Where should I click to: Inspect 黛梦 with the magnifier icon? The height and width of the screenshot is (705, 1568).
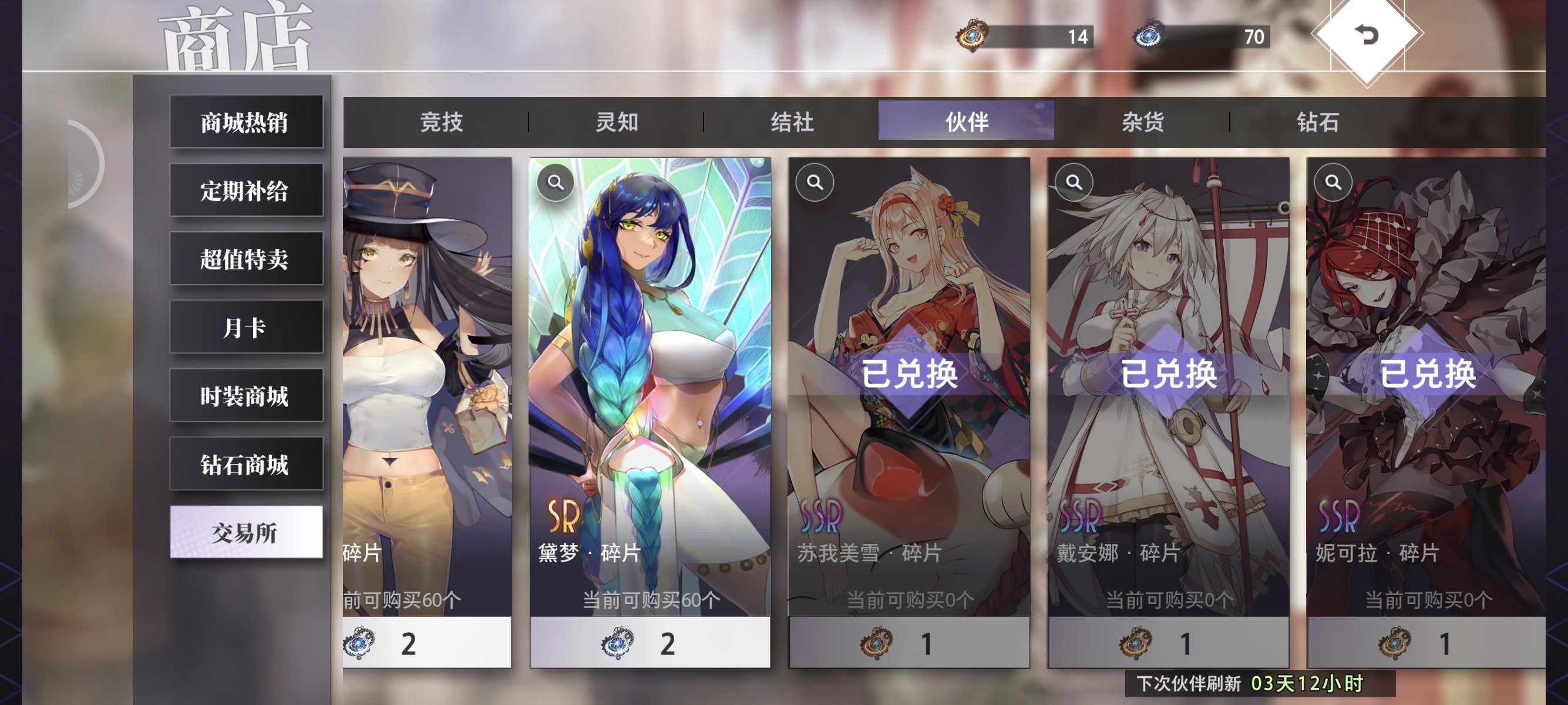pos(555,182)
